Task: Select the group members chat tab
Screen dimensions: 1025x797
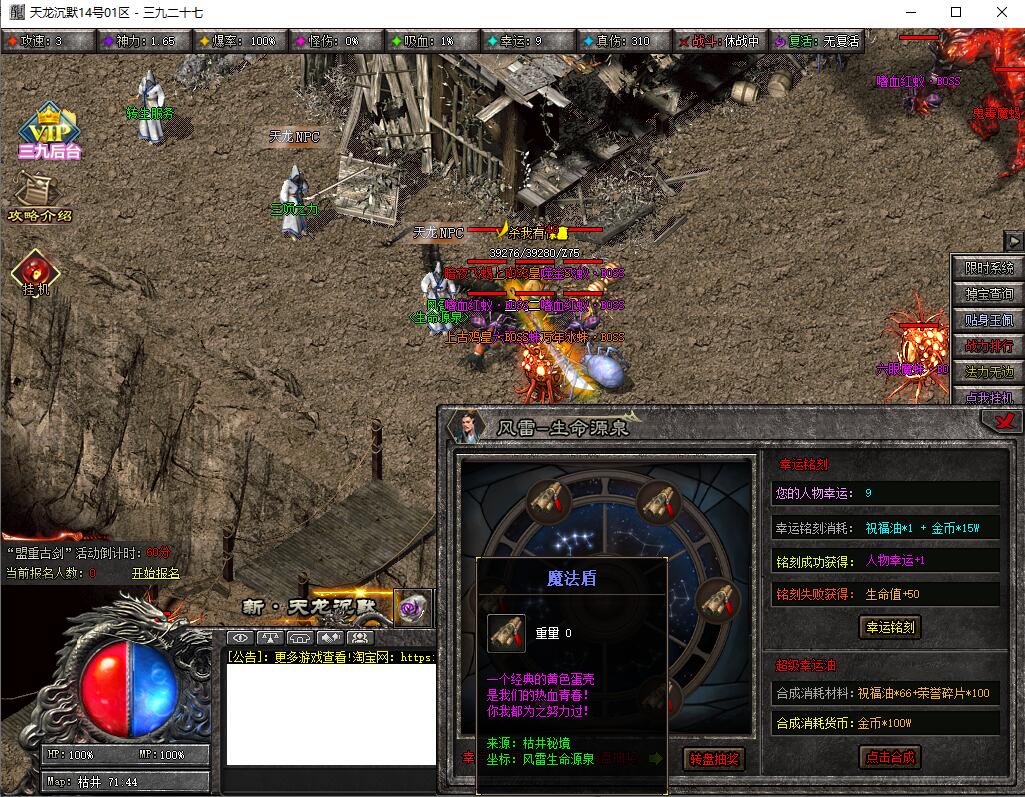Action: 360,638
